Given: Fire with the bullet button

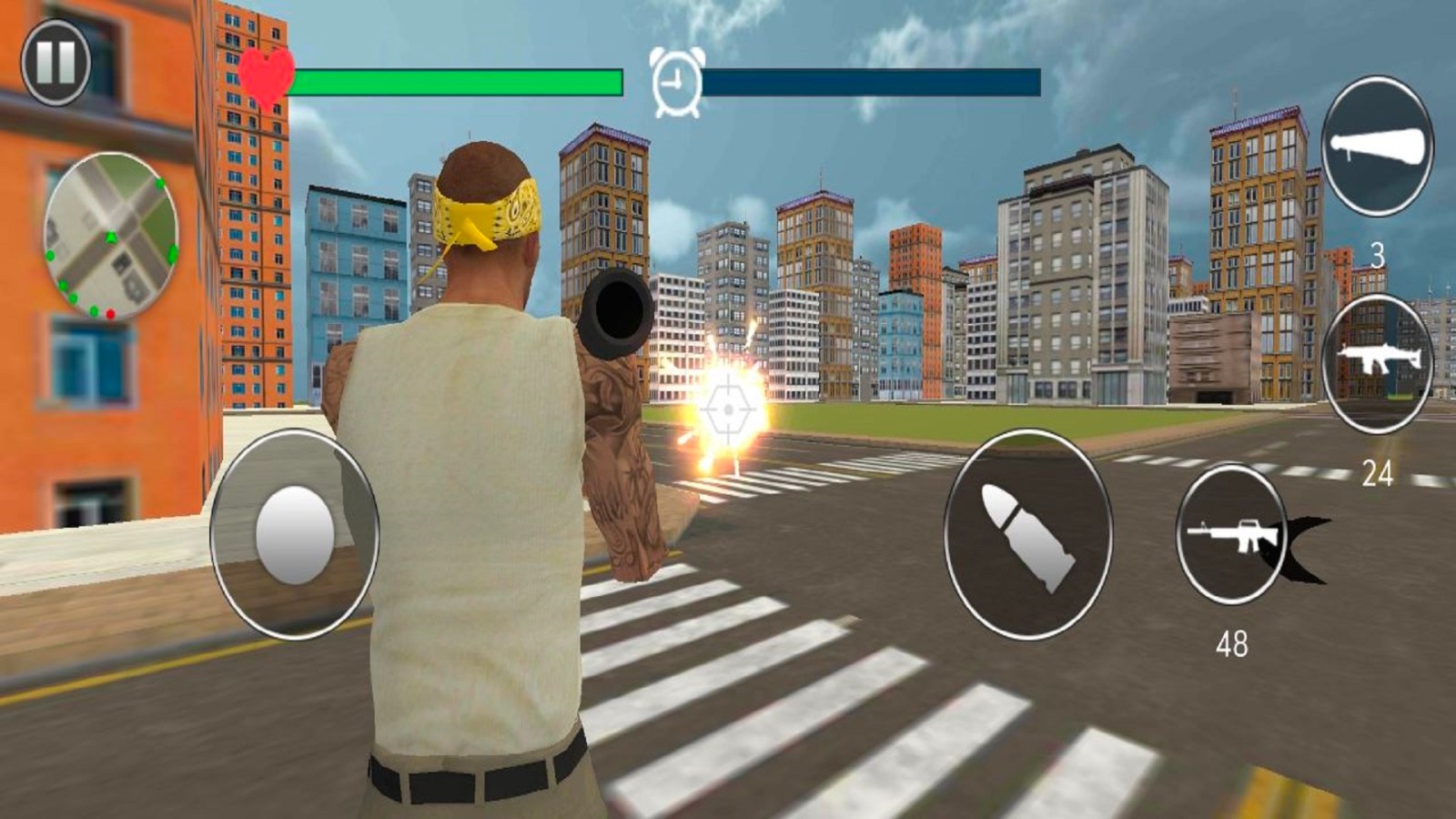Looking at the screenshot, I should click(x=1027, y=534).
